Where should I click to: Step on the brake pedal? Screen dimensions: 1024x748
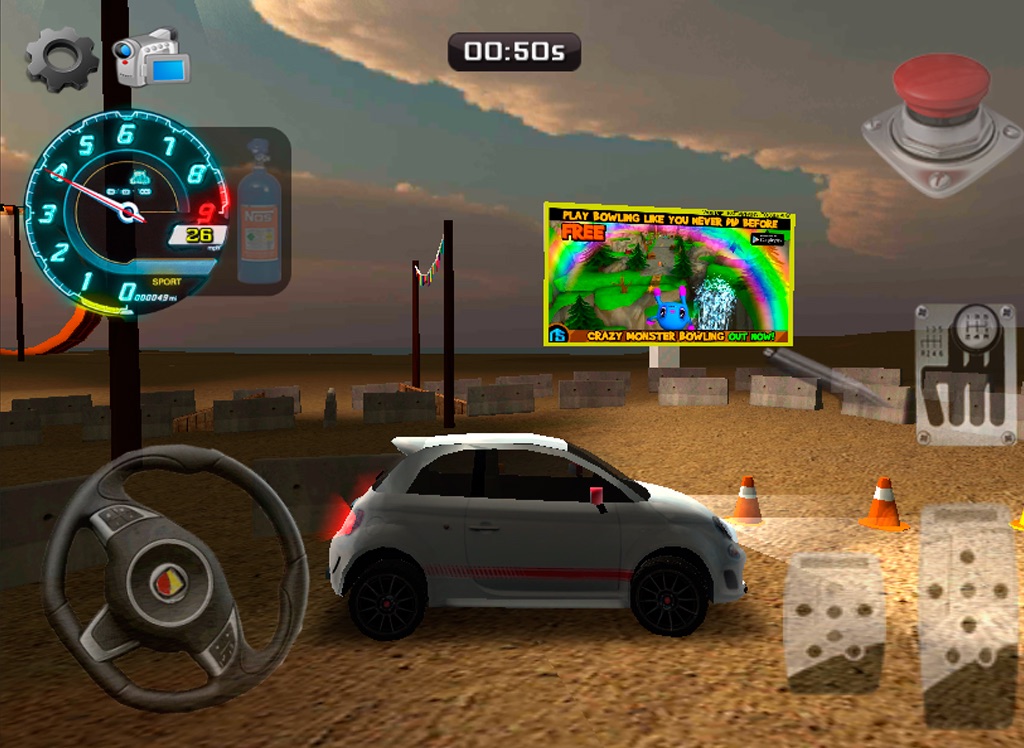[x=835, y=621]
